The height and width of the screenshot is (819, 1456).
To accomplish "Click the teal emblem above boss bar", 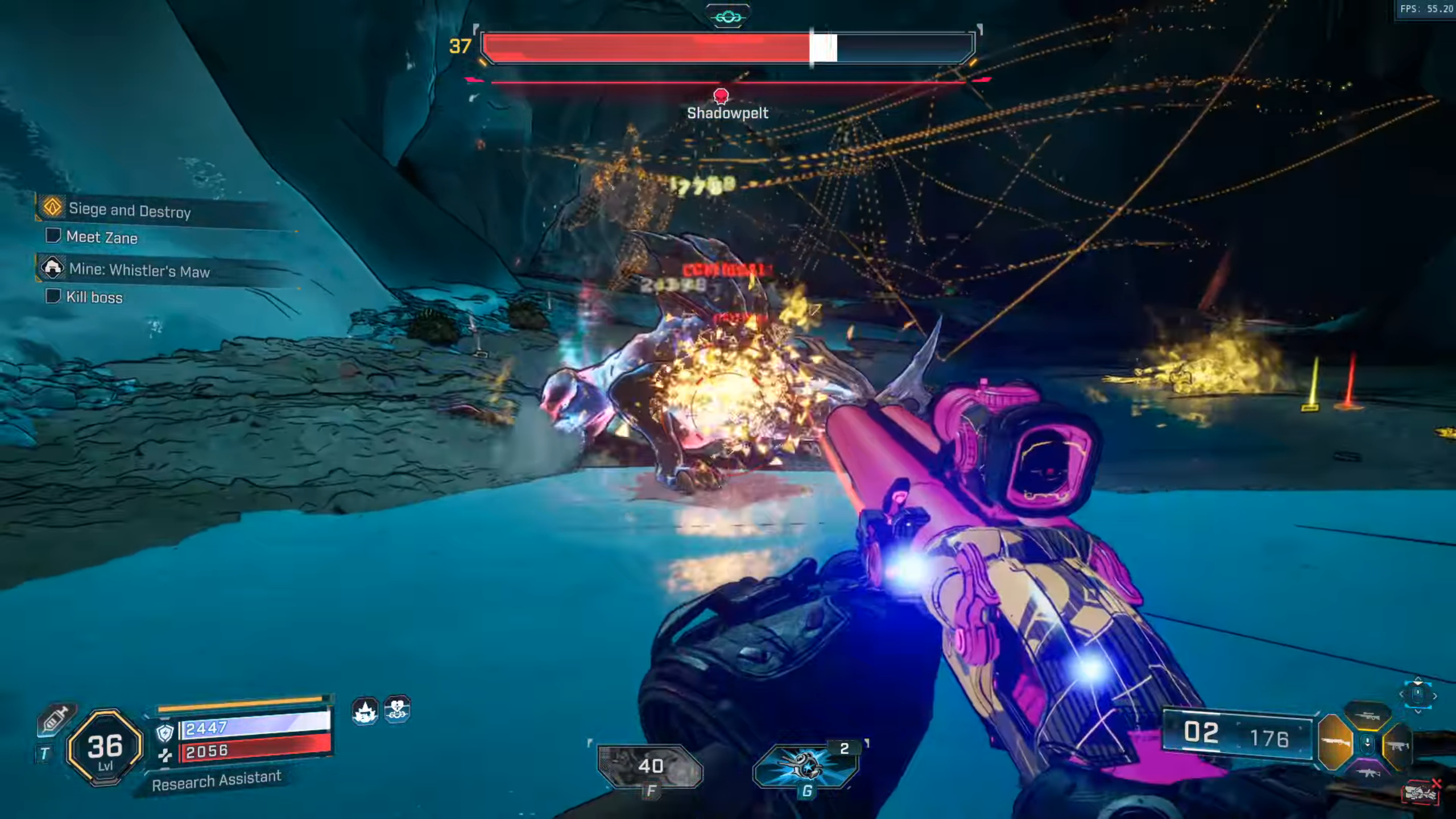I will (x=728, y=17).
